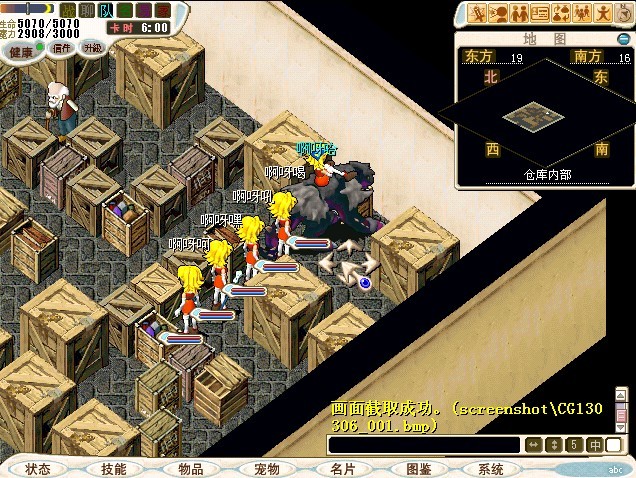Viewport: 636px width, 478px height.
Task: Open the 宠物 pets menu
Action: pos(267,468)
